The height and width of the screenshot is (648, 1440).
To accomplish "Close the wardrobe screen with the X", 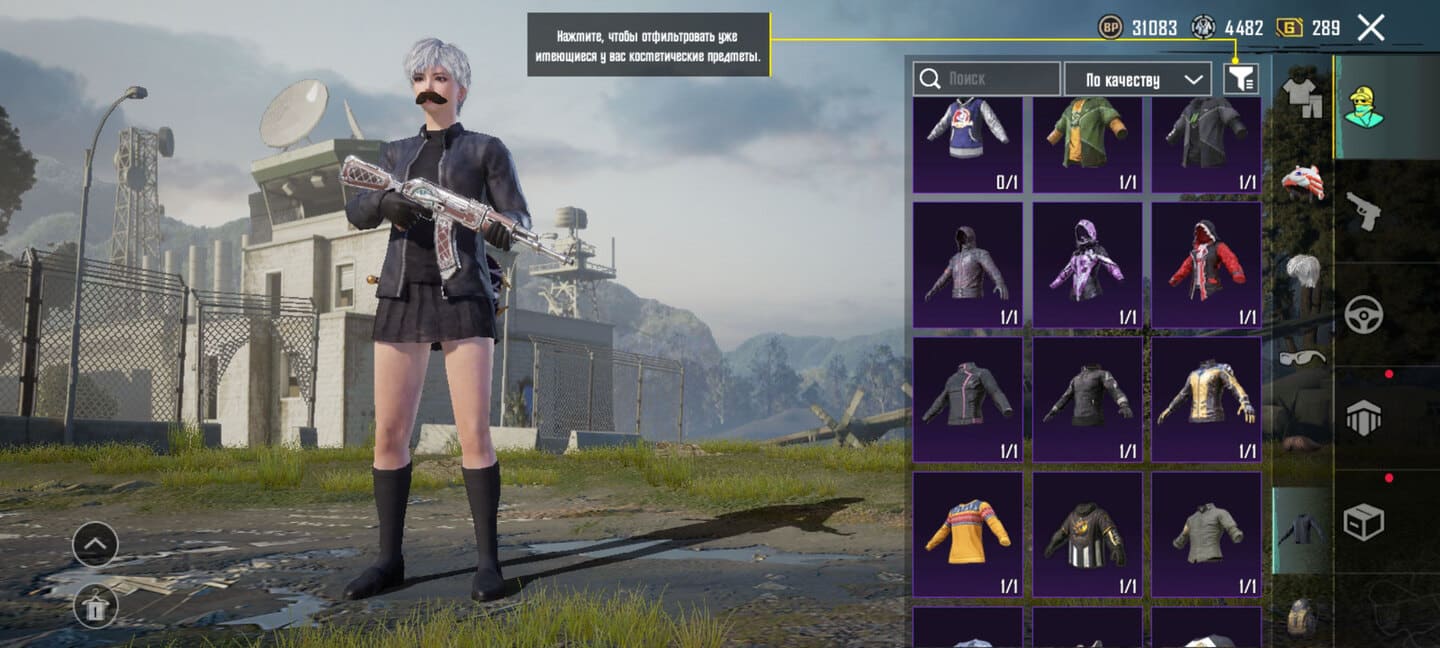I will coord(1370,28).
